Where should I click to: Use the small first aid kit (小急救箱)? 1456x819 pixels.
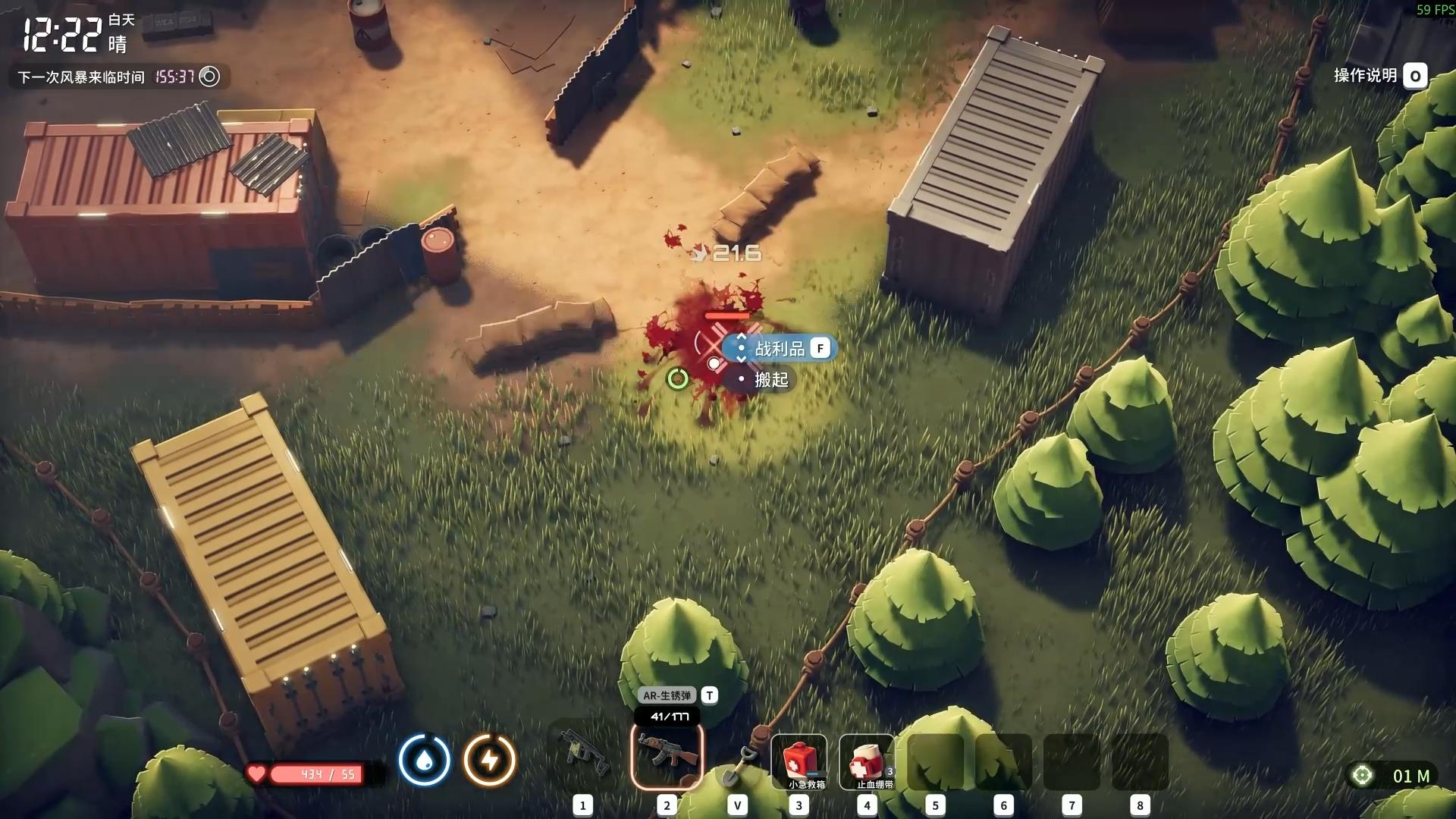(x=799, y=761)
